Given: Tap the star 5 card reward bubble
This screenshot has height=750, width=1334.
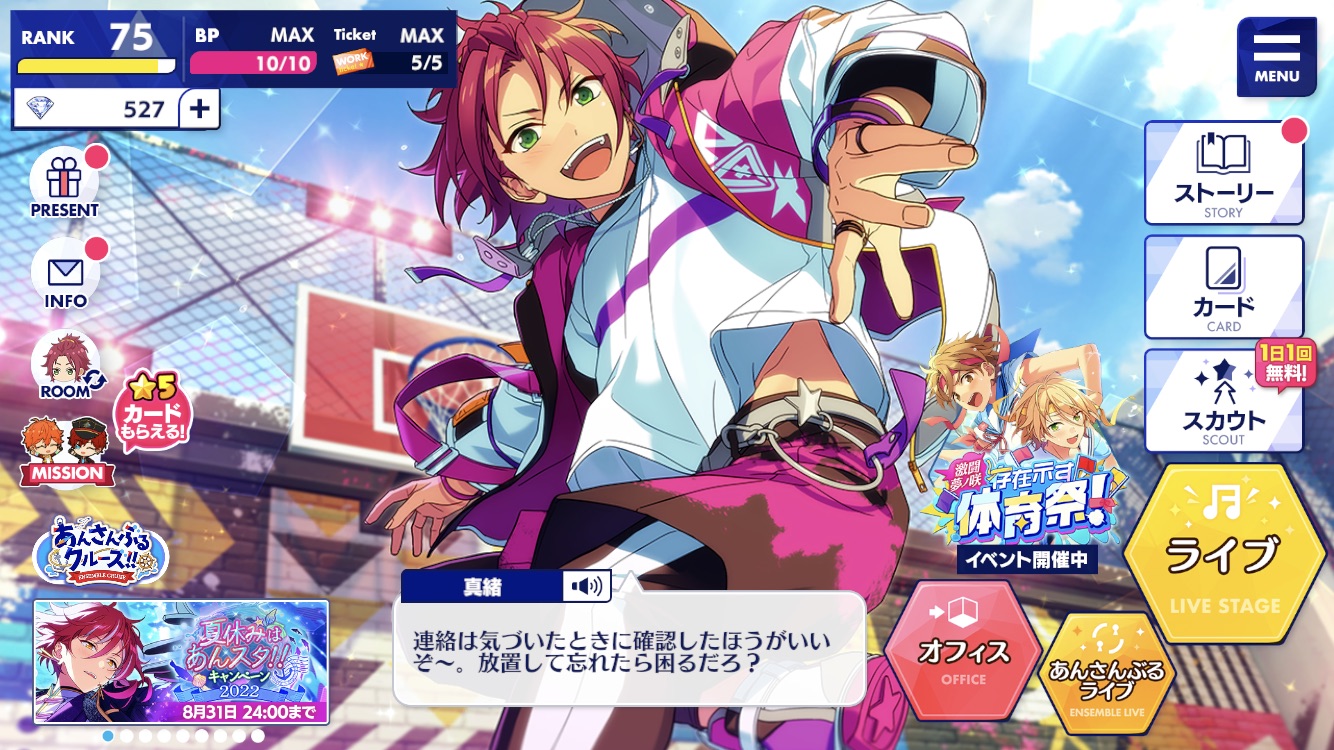Looking at the screenshot, I should 153,412.
